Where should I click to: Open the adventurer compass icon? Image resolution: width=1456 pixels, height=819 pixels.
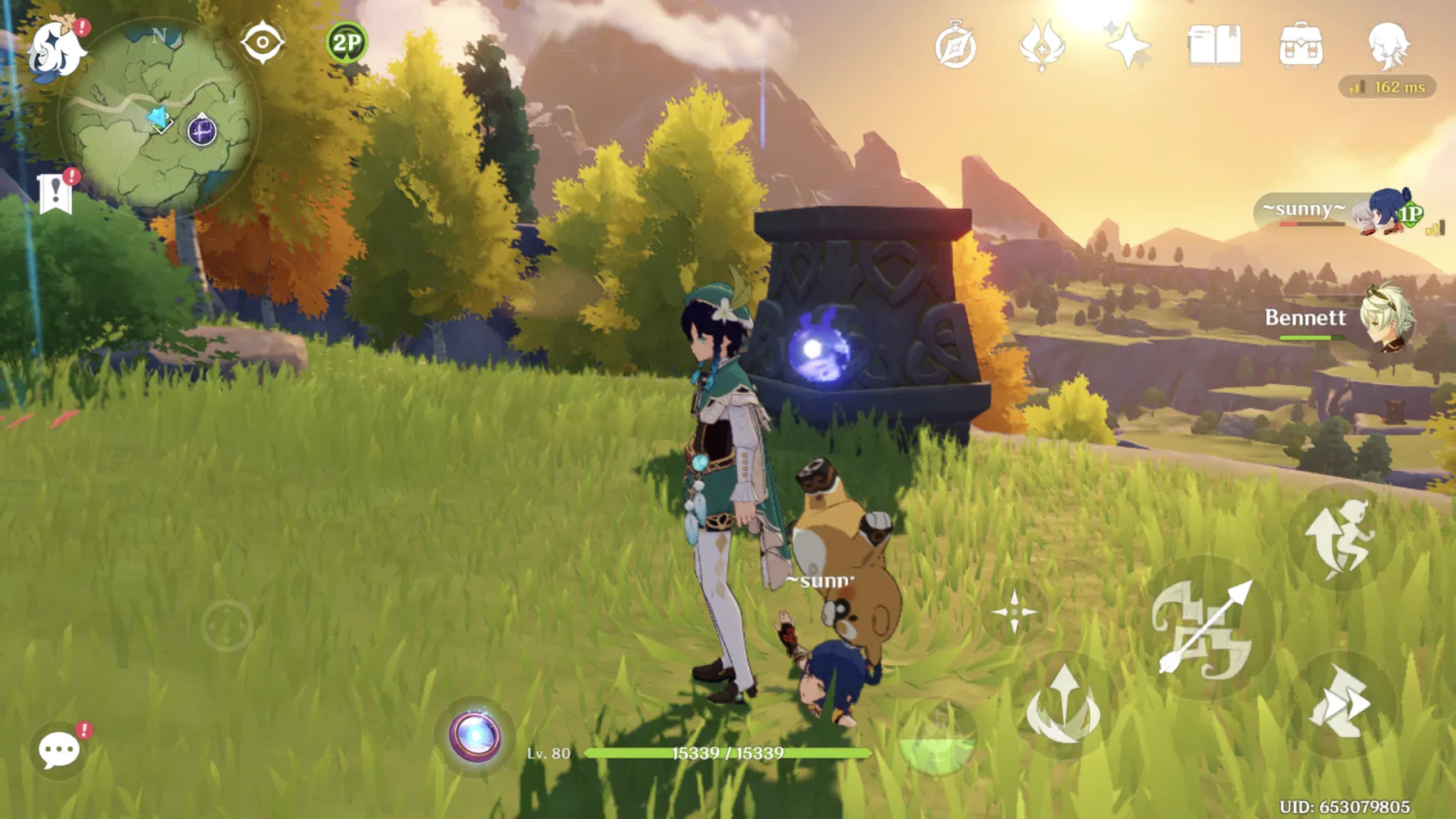tap(955, 46)
